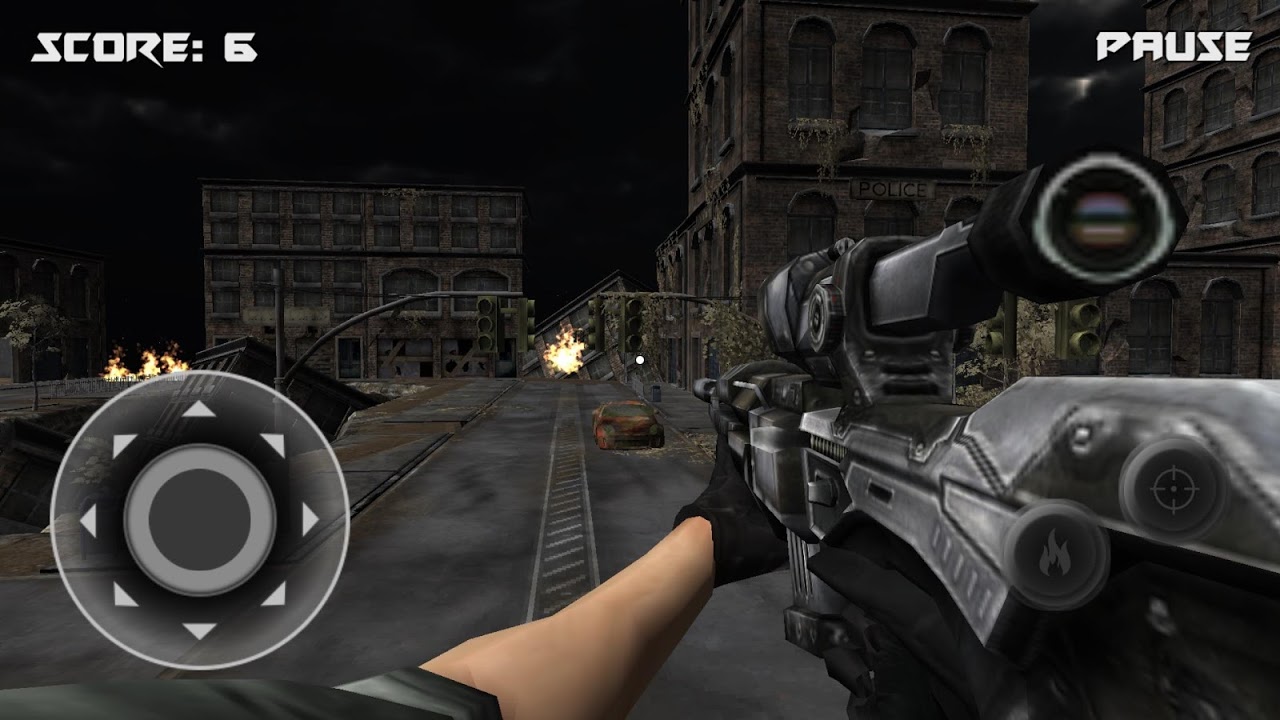Tap the joystick's left arrow
Image resolution: width=1280 pixels, height=720 pixels.
(88, 520)
